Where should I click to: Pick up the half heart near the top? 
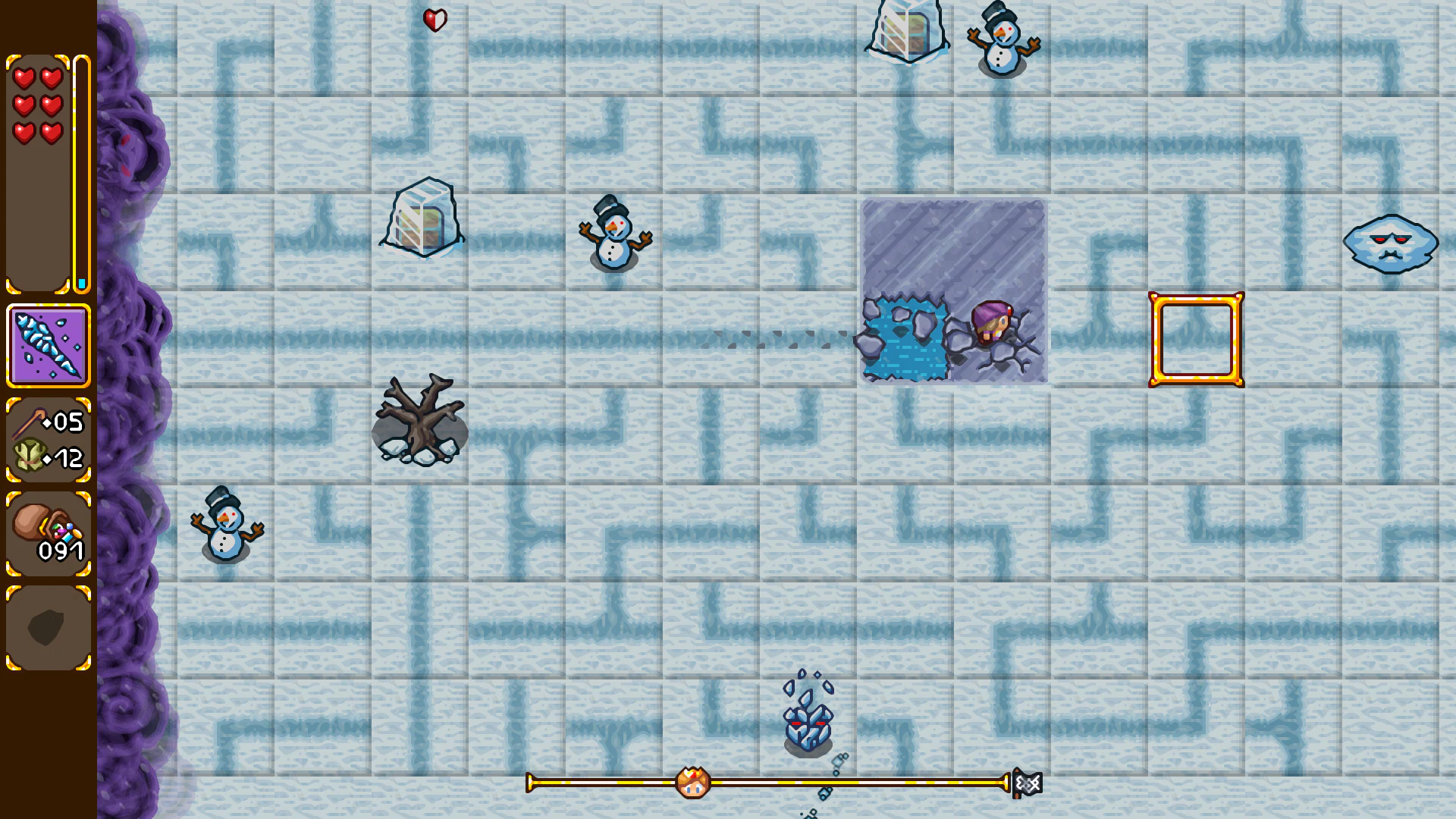434,19
